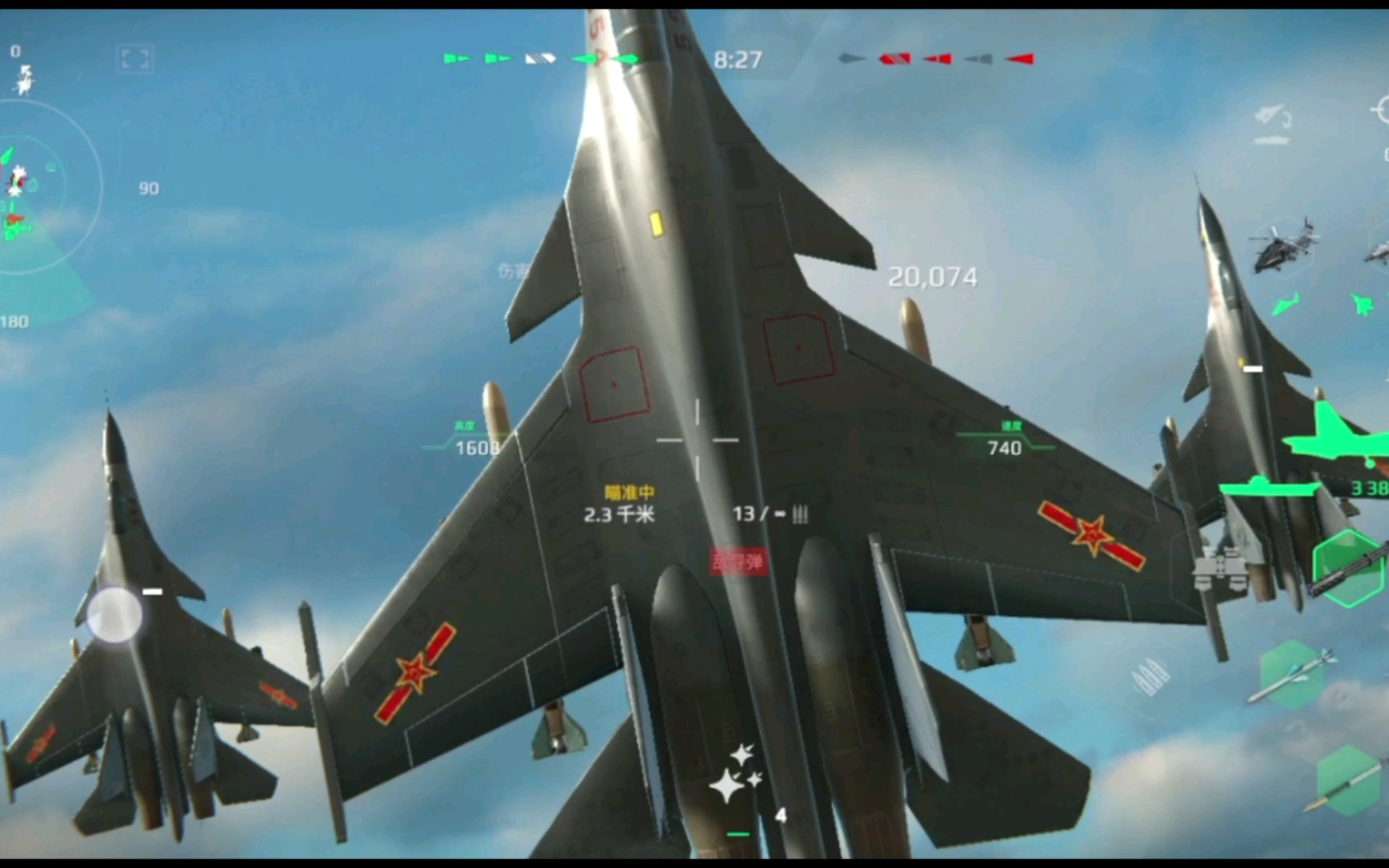The image size is (1389, 868).
Task: Tap the green jet target indicator
Action: point(1362,304)
